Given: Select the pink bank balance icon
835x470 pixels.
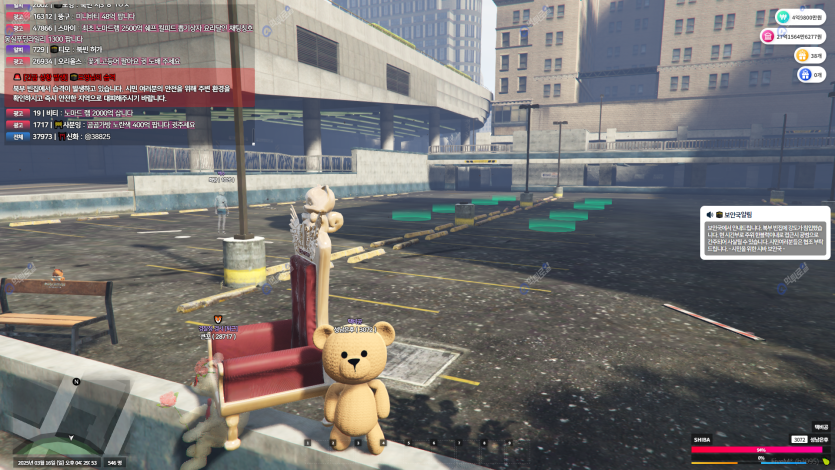Looking at the screenshot, I should [769, 36].
